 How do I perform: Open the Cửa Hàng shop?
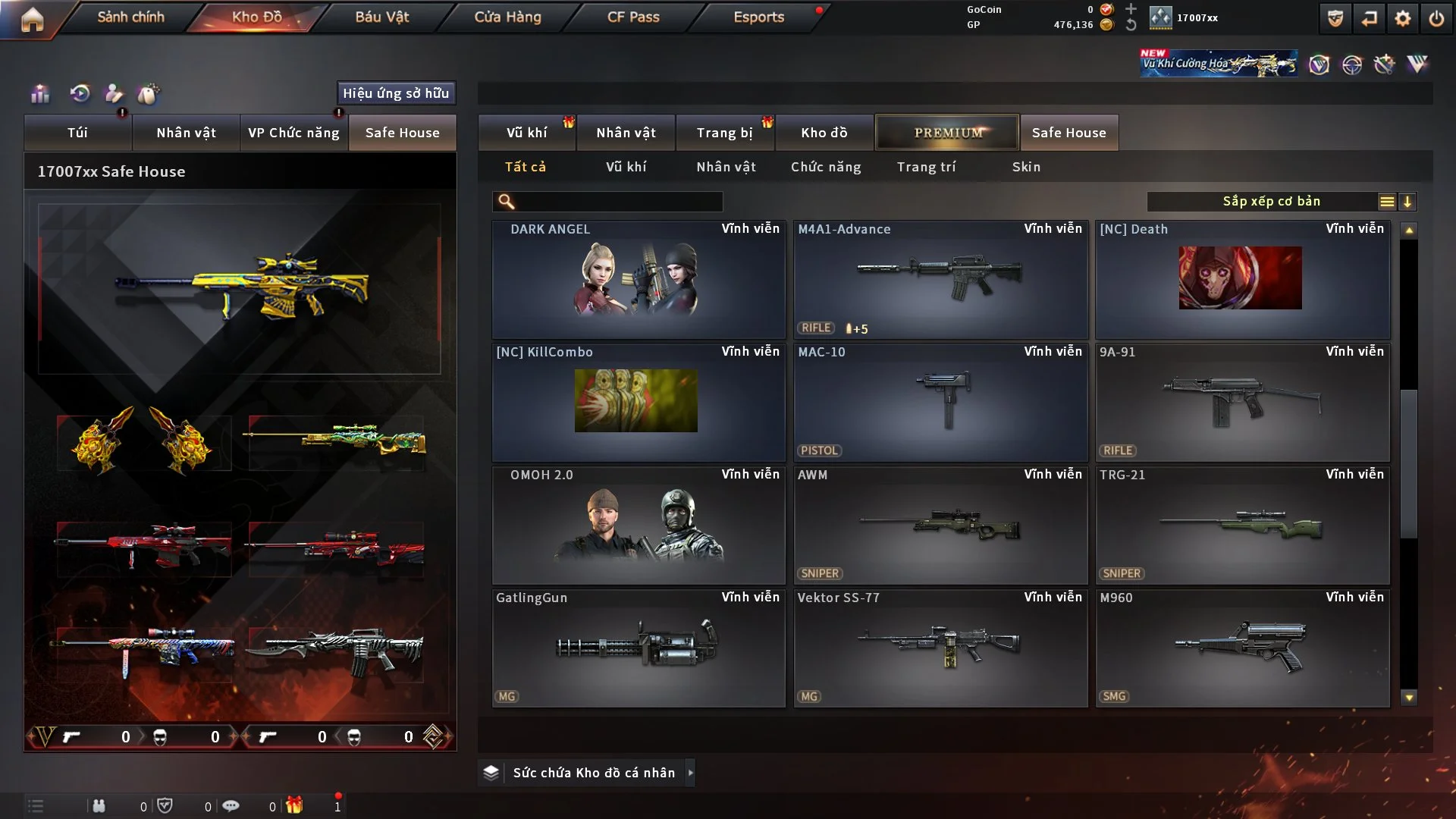tap(507, 17)
